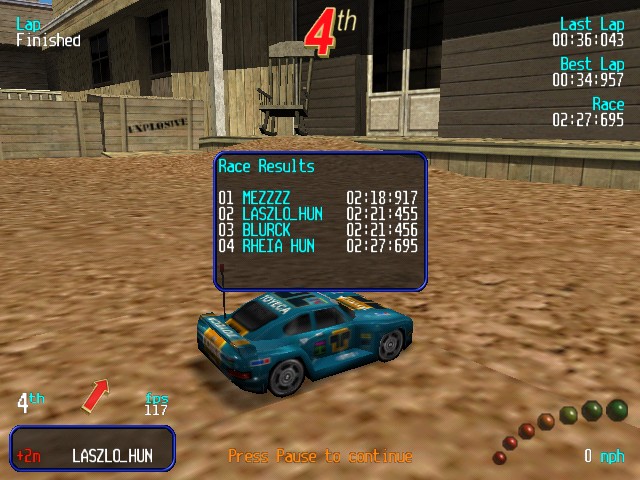Click RHEIA HUN's fourth-place result row
The width and height of the screenshot is (640, 480).
point(318,246)
